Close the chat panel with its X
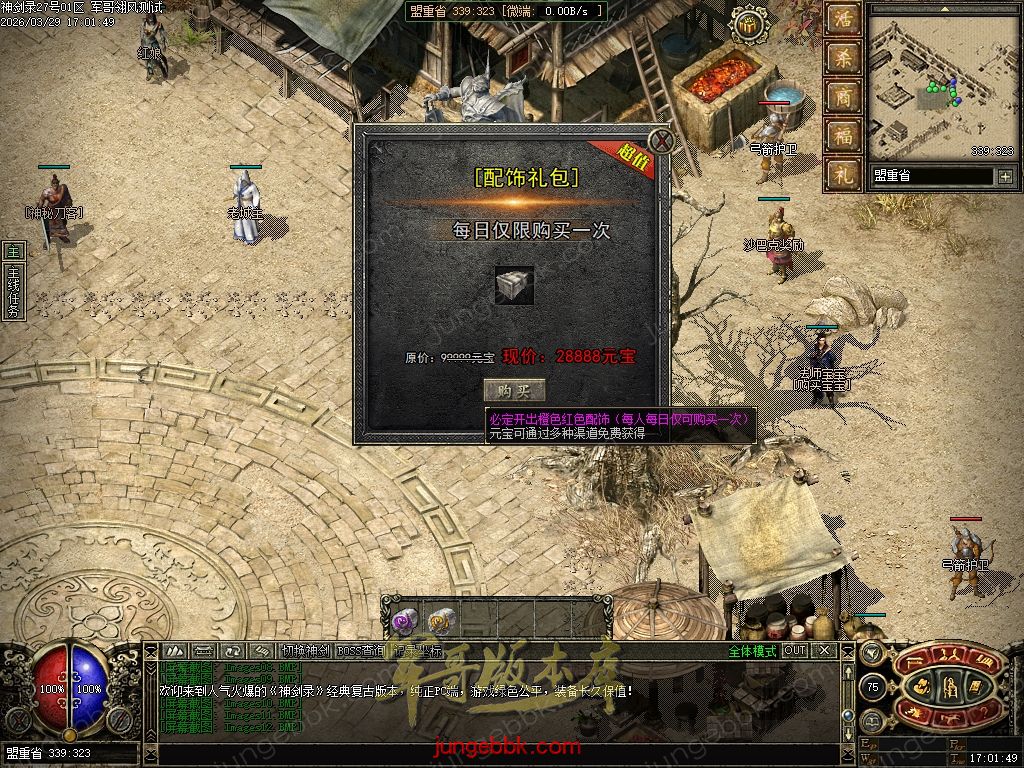This screenshot has height=768, width=1024. click(x=824, y=650)
